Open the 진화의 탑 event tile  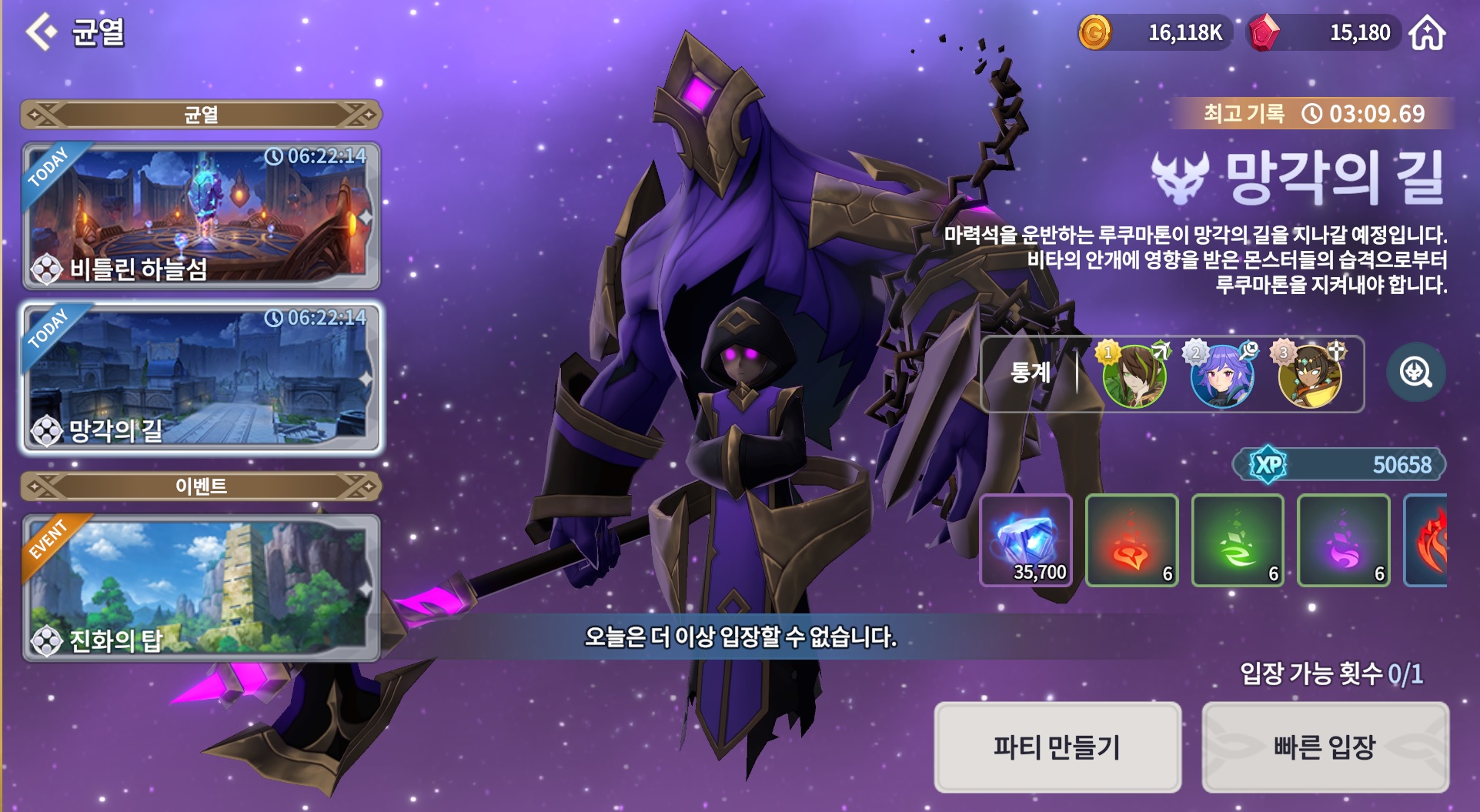click(201, 588)
